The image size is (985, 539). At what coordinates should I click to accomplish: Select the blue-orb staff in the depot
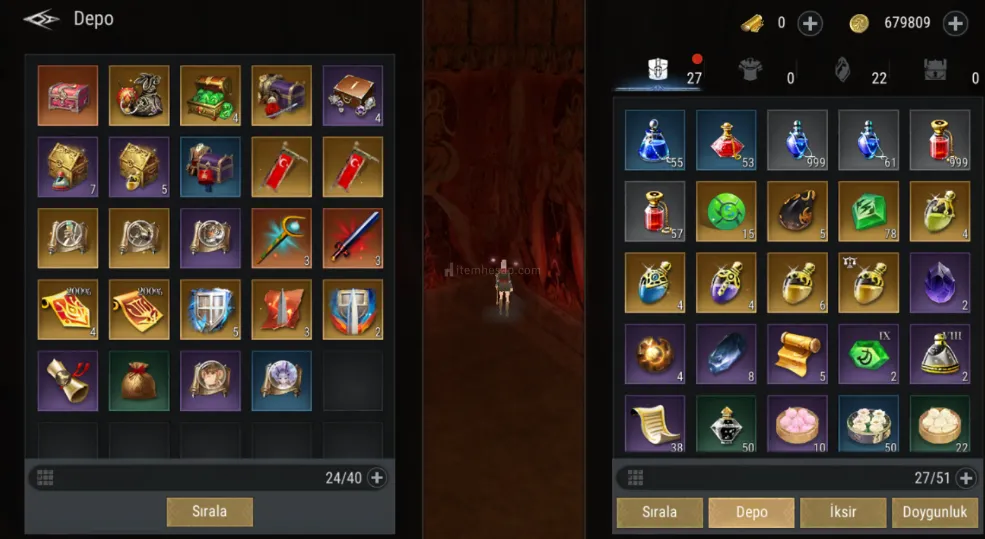(281, 238)
